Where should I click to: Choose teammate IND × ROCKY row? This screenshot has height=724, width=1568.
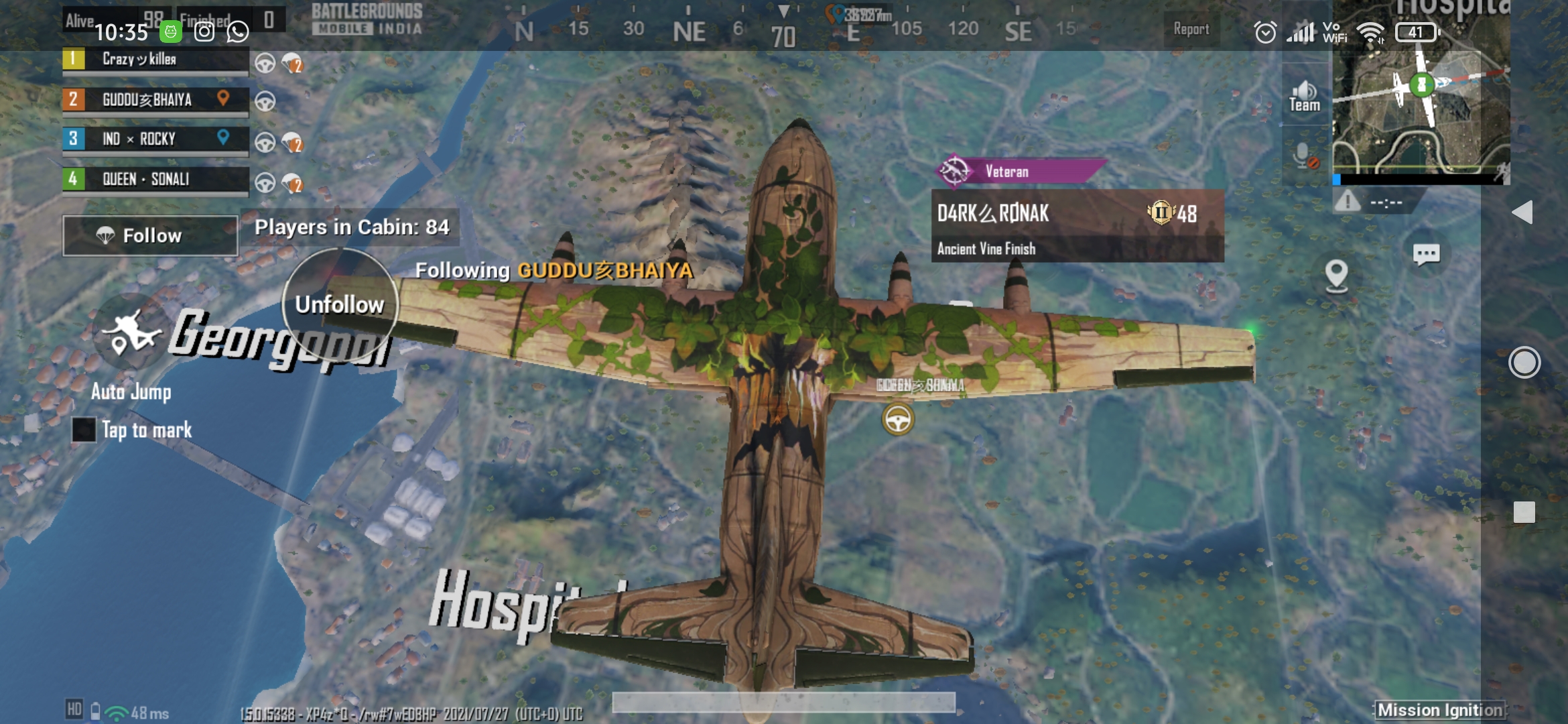coord(155,139)
